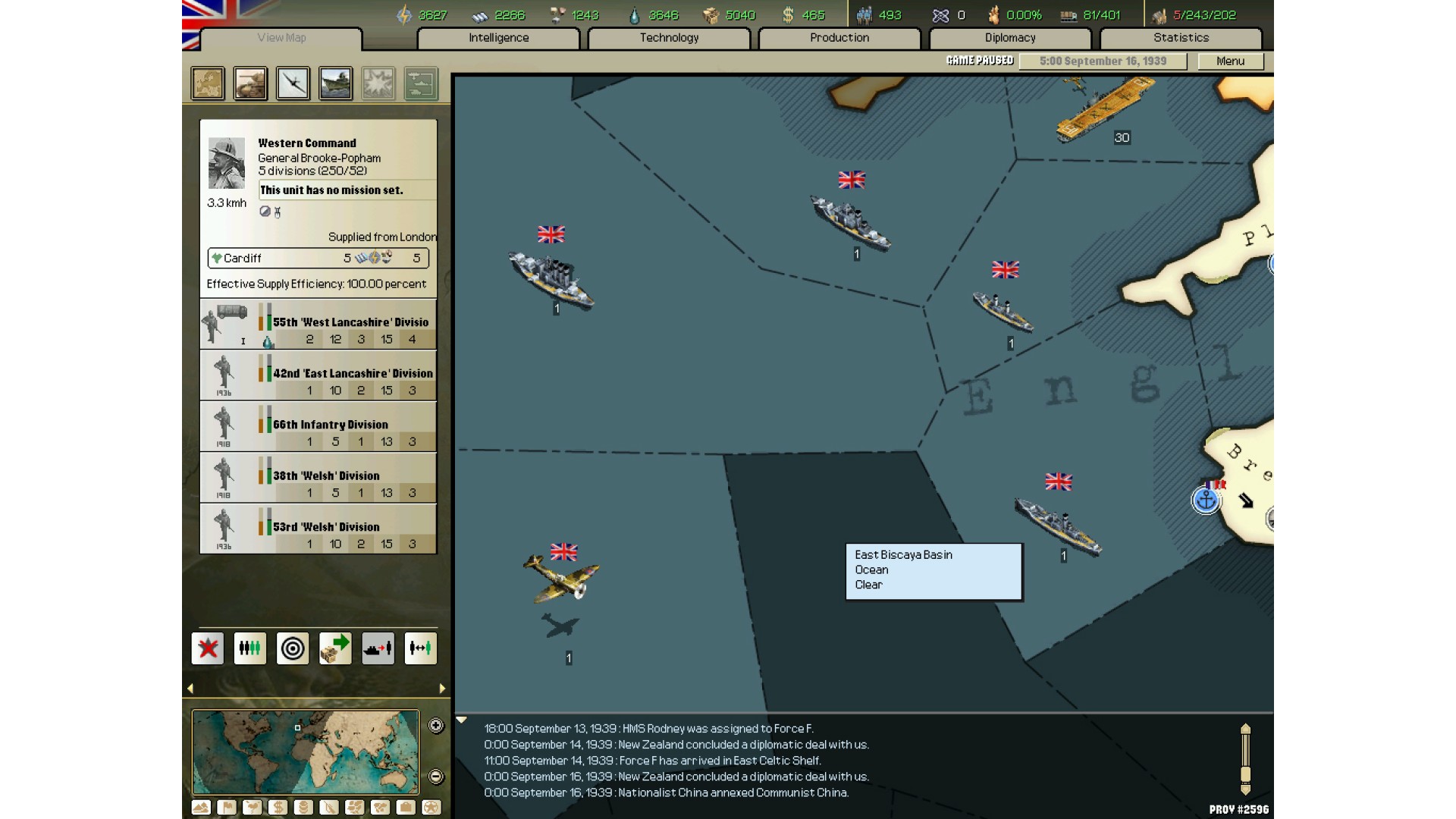Image resolution: width=1456 pixels, height=819 pixels.
Task: Activate the bullseye target button
Action: [293, 648]
